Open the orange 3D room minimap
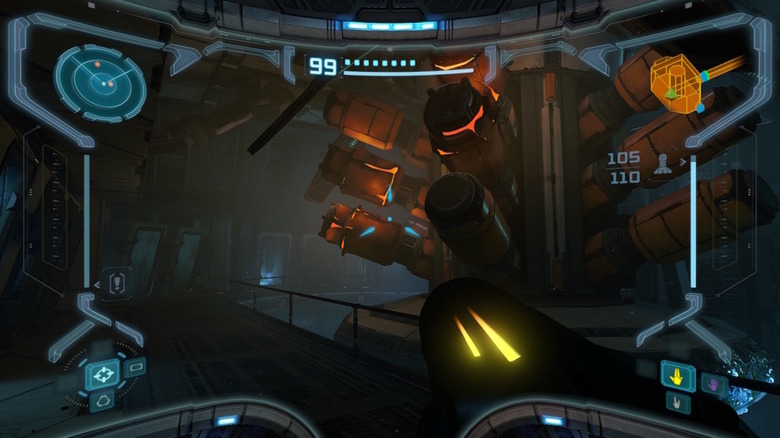Viewport: 780px width, 438px height. tap(675, 82)
